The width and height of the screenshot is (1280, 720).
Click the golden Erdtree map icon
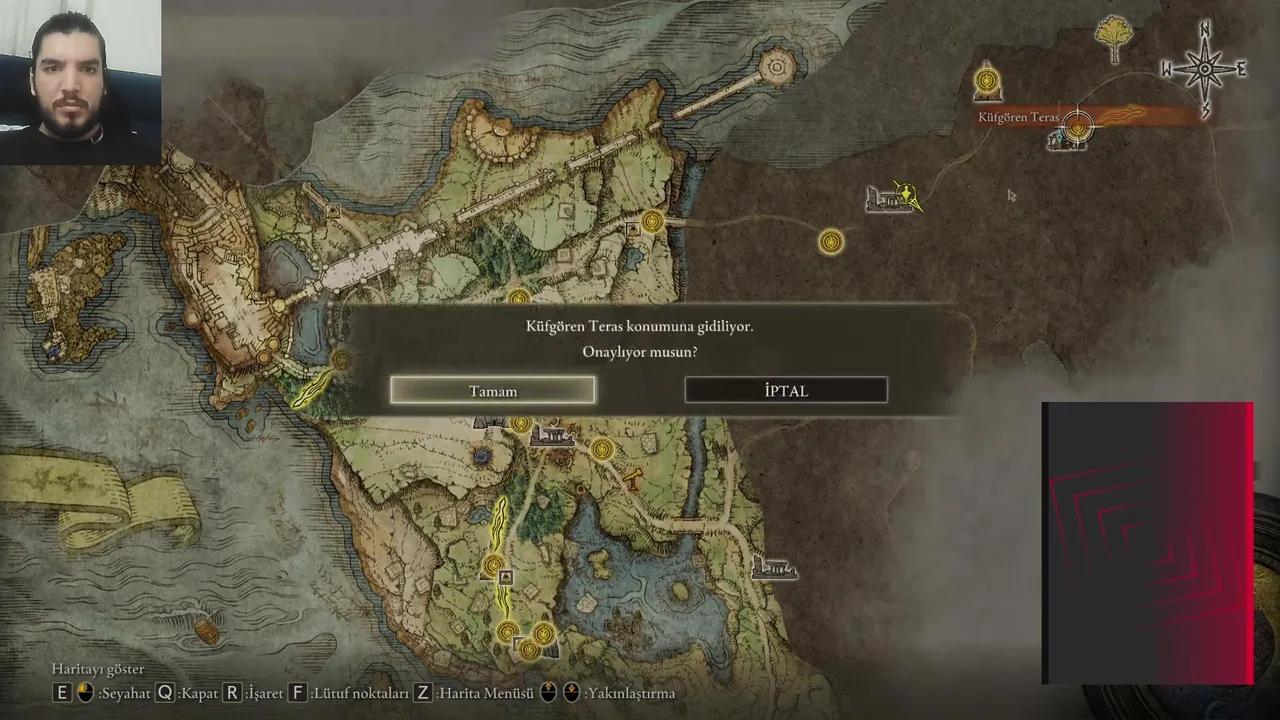(x=1115, y=40)
